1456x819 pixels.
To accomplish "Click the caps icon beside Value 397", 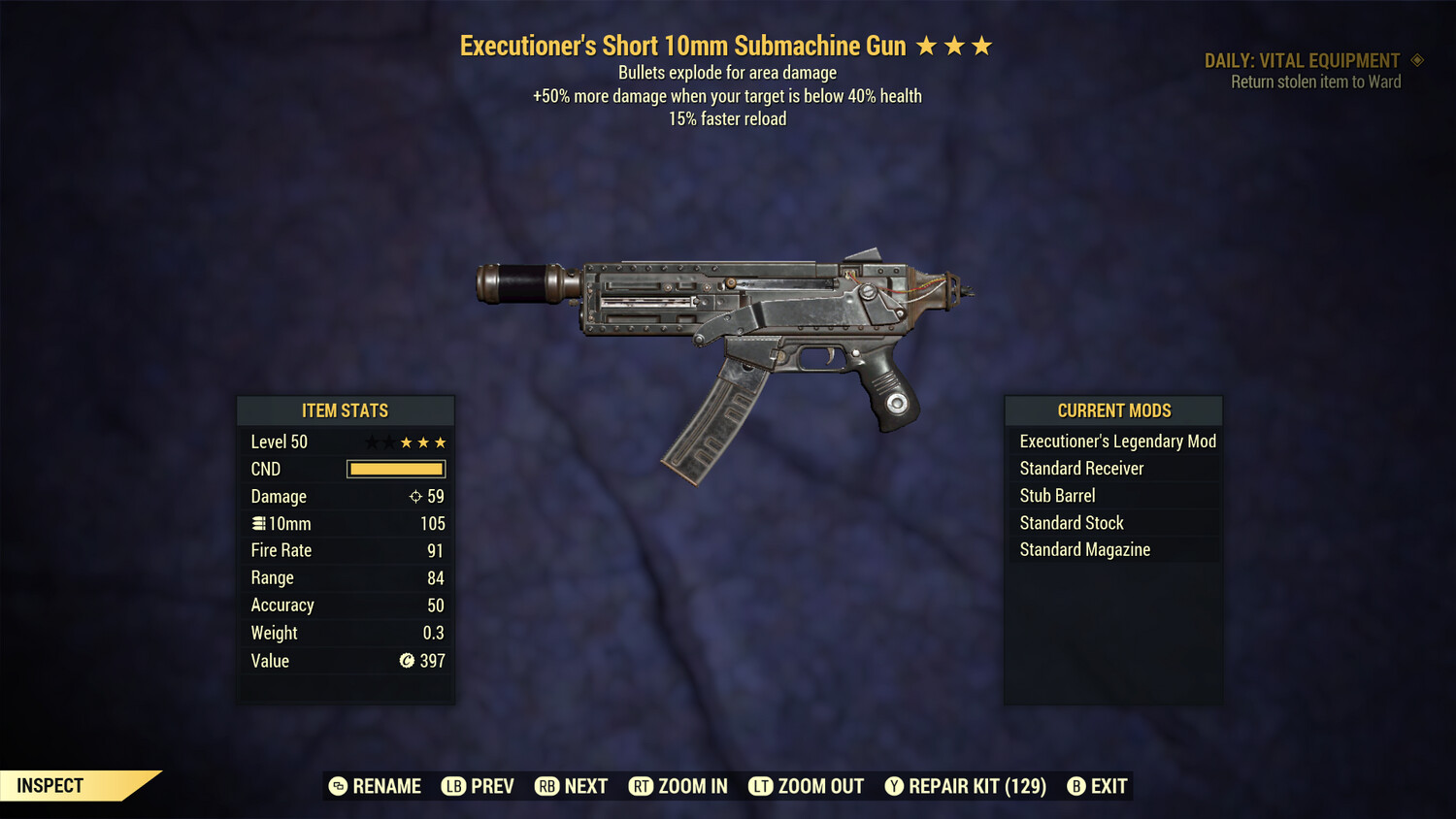I will coord(408,661).
